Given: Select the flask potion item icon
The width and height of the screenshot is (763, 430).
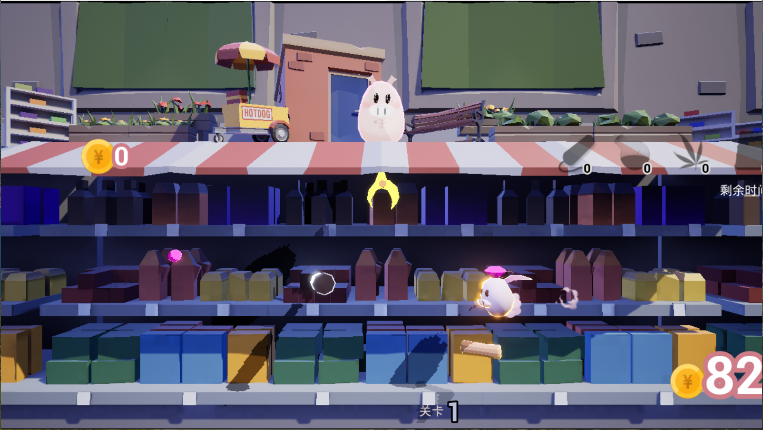Looking at the screenshot, I should [634, 152].
